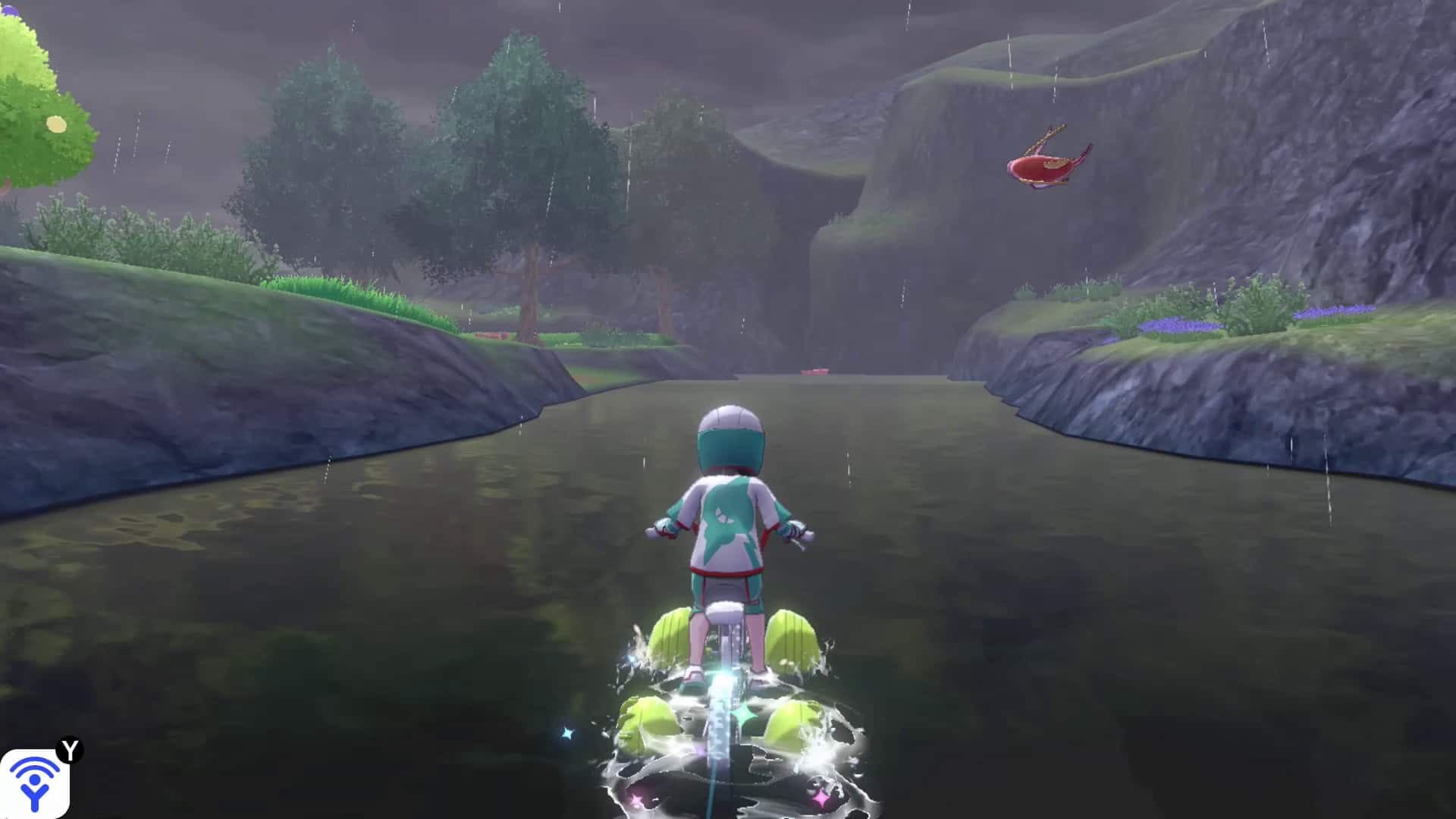
Task: Select the red object near the distant shoreline
Action: point(489,336)
